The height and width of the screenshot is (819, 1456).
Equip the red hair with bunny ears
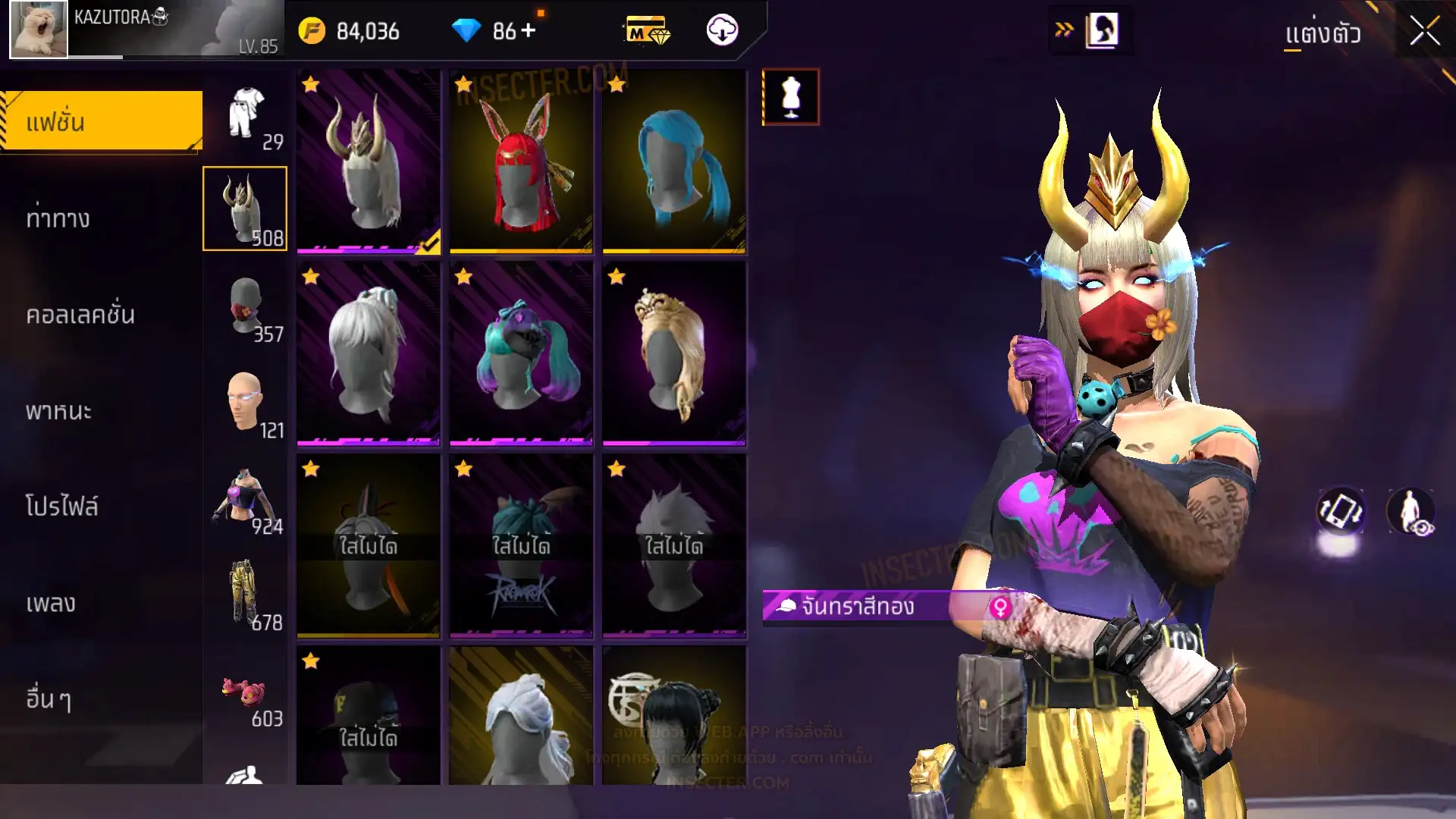(522, 161)
